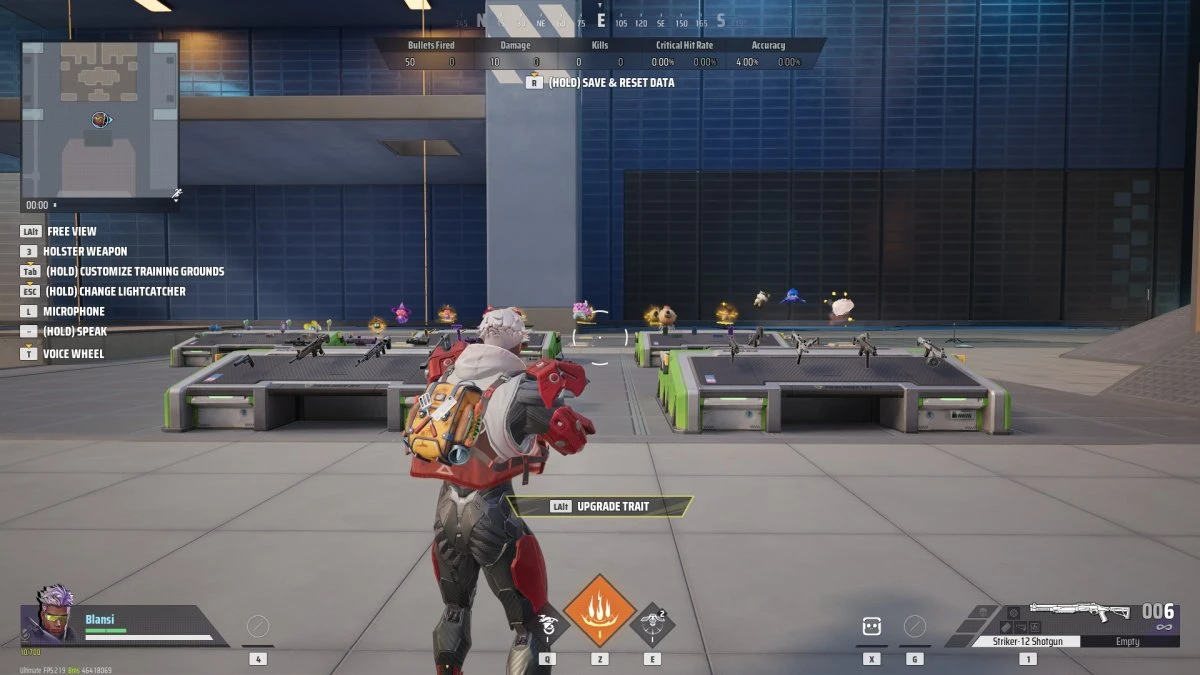The width and height of the screenshot is (1200, 675).
Task: Click the square robot face gadget icon
Action: (871, 627)
